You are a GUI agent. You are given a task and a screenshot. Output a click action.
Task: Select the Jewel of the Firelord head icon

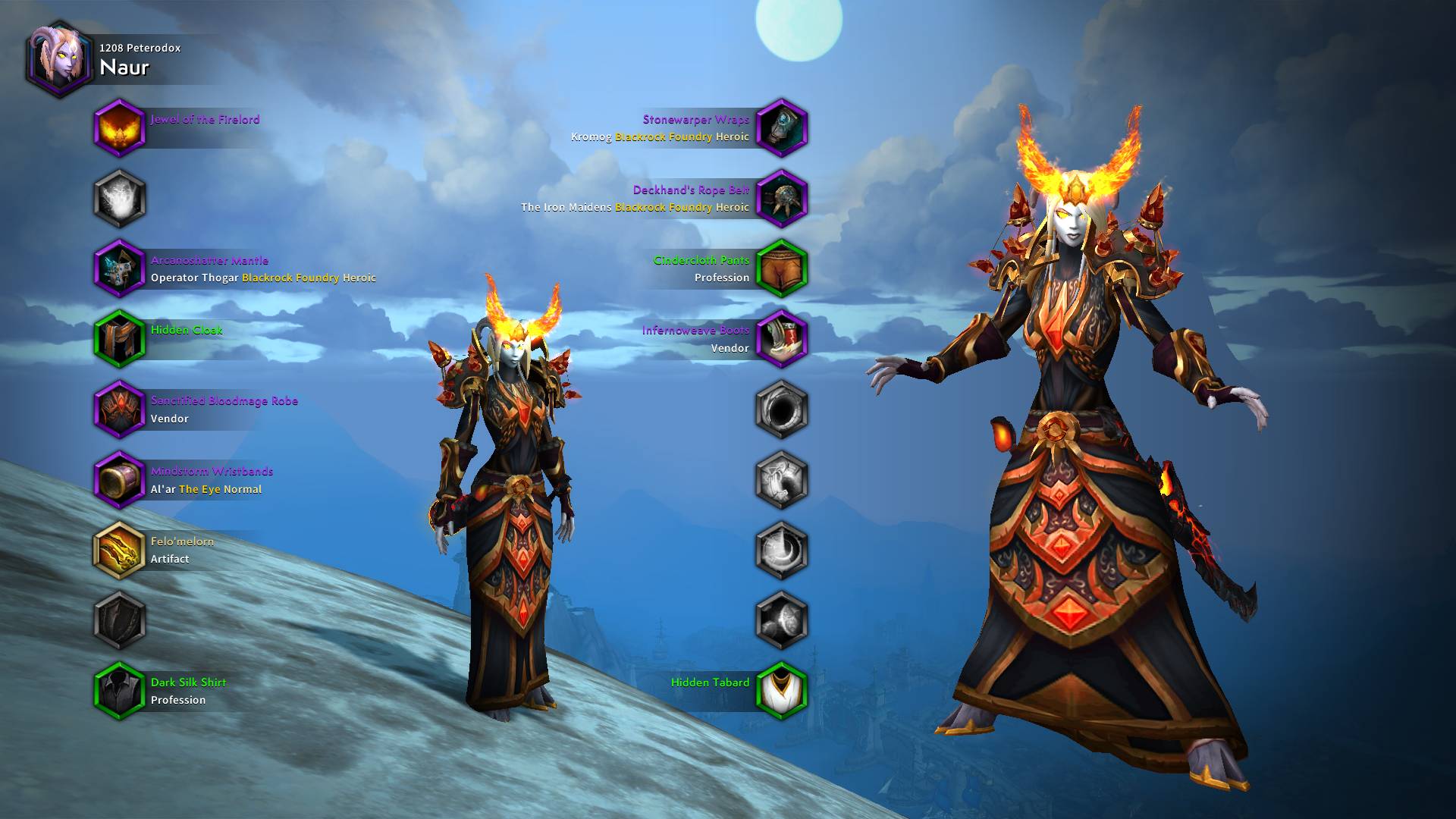119,128
